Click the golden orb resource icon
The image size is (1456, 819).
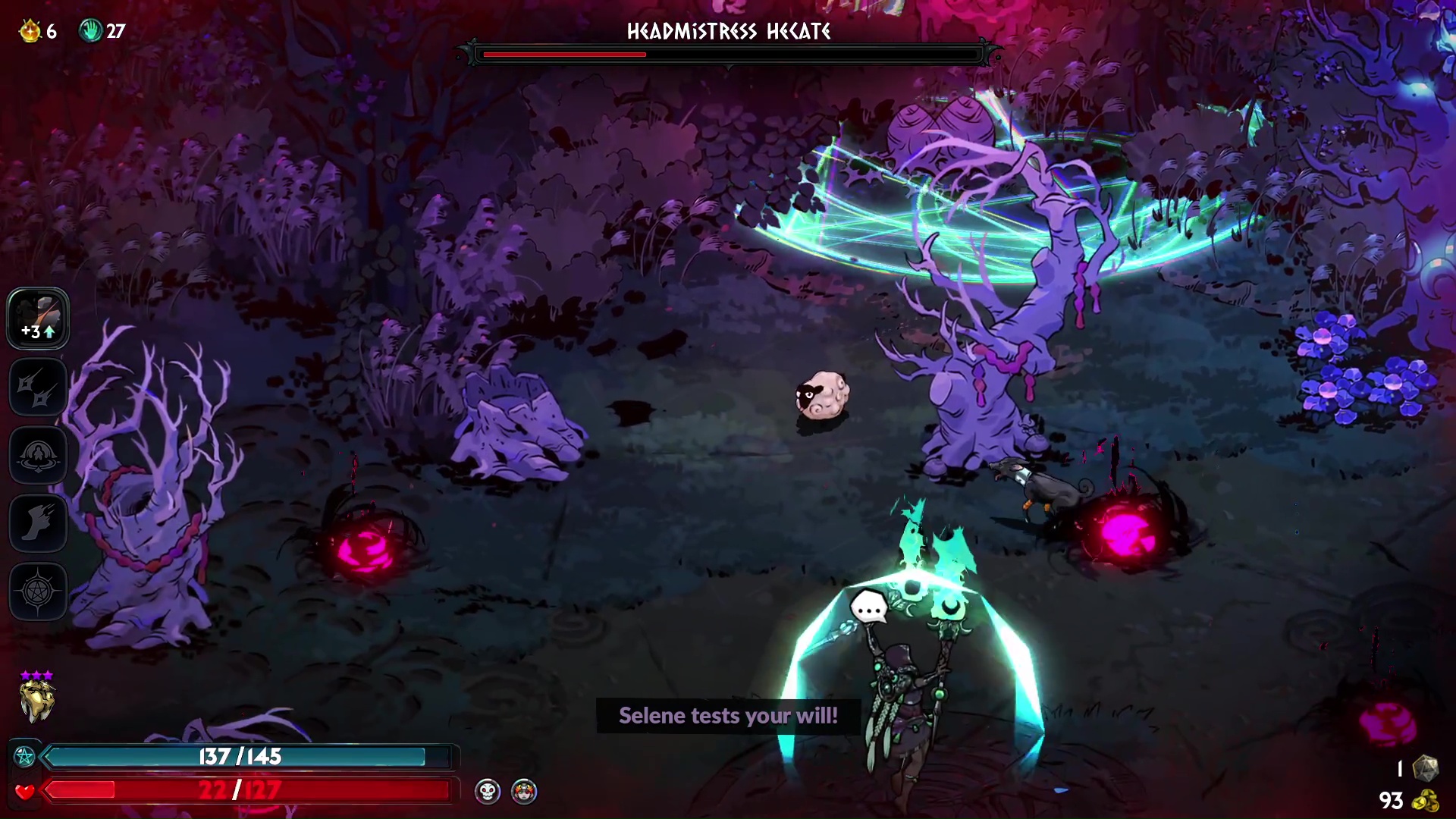30,31
